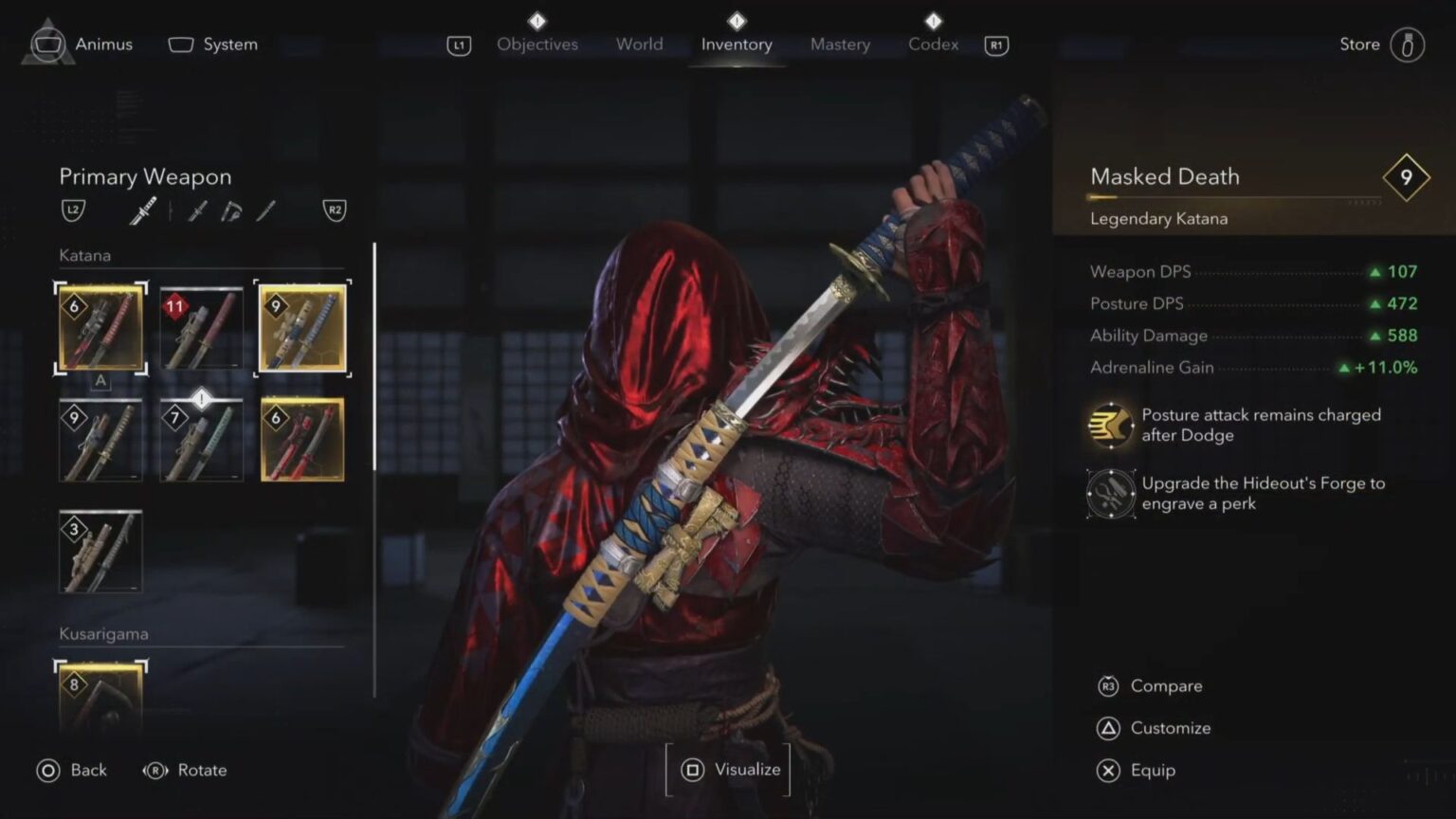Screen dimensions: 1456x819
Task: Click the Animus logo icon
Action: 46,43
